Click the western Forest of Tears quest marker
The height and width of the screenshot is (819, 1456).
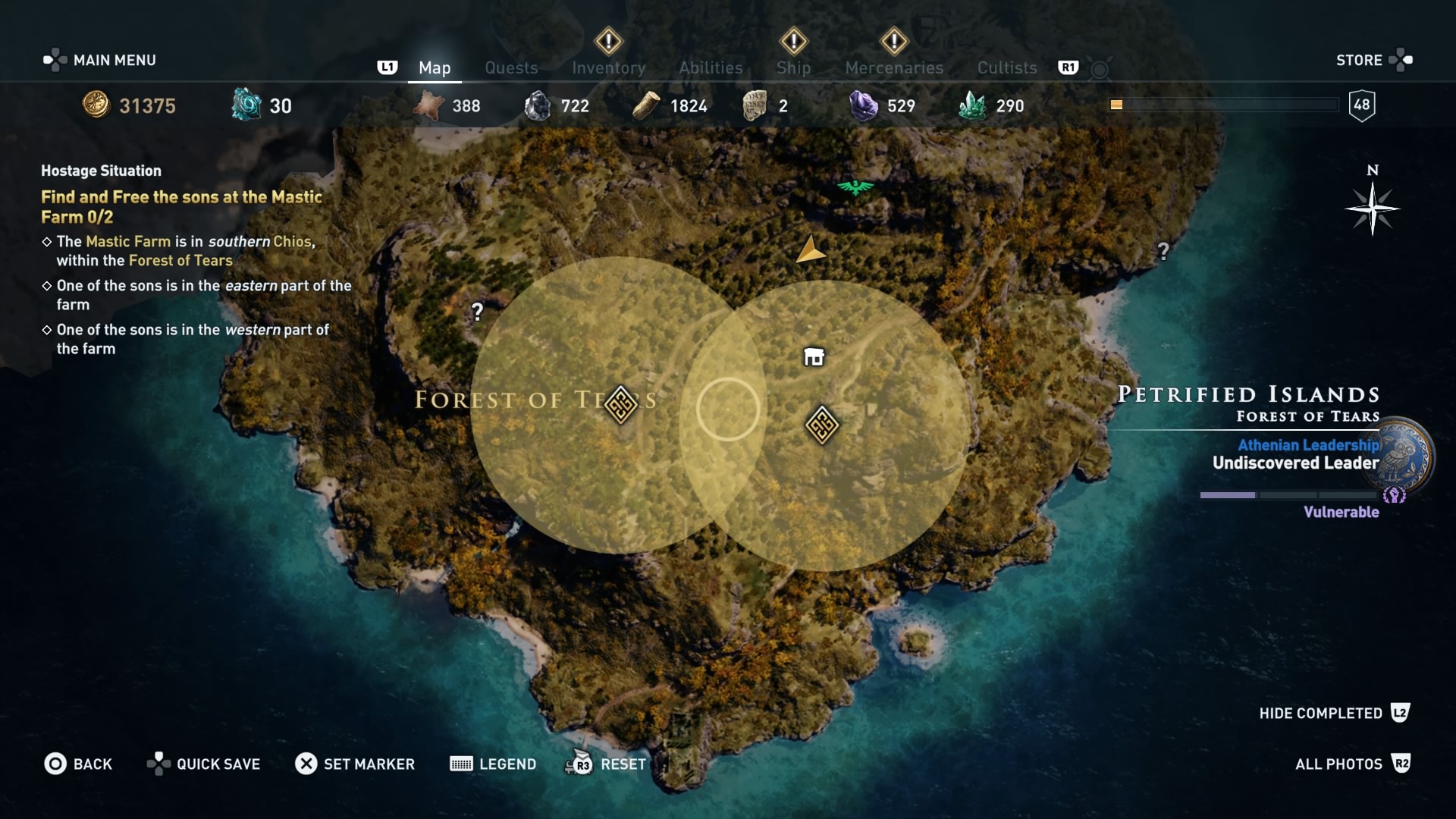click(622, 405)
